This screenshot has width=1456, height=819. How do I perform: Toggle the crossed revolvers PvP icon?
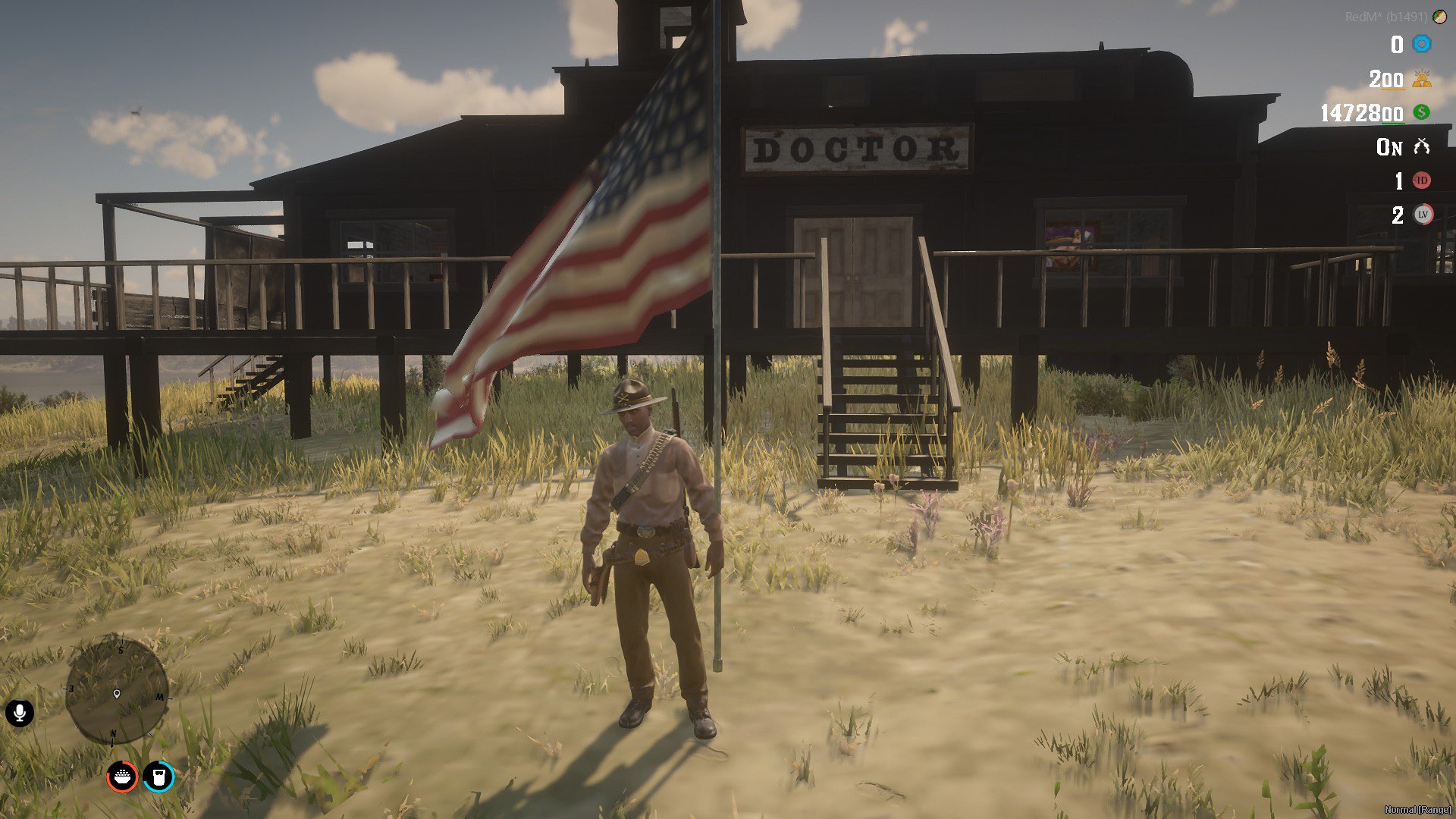tap(1422, 146)
